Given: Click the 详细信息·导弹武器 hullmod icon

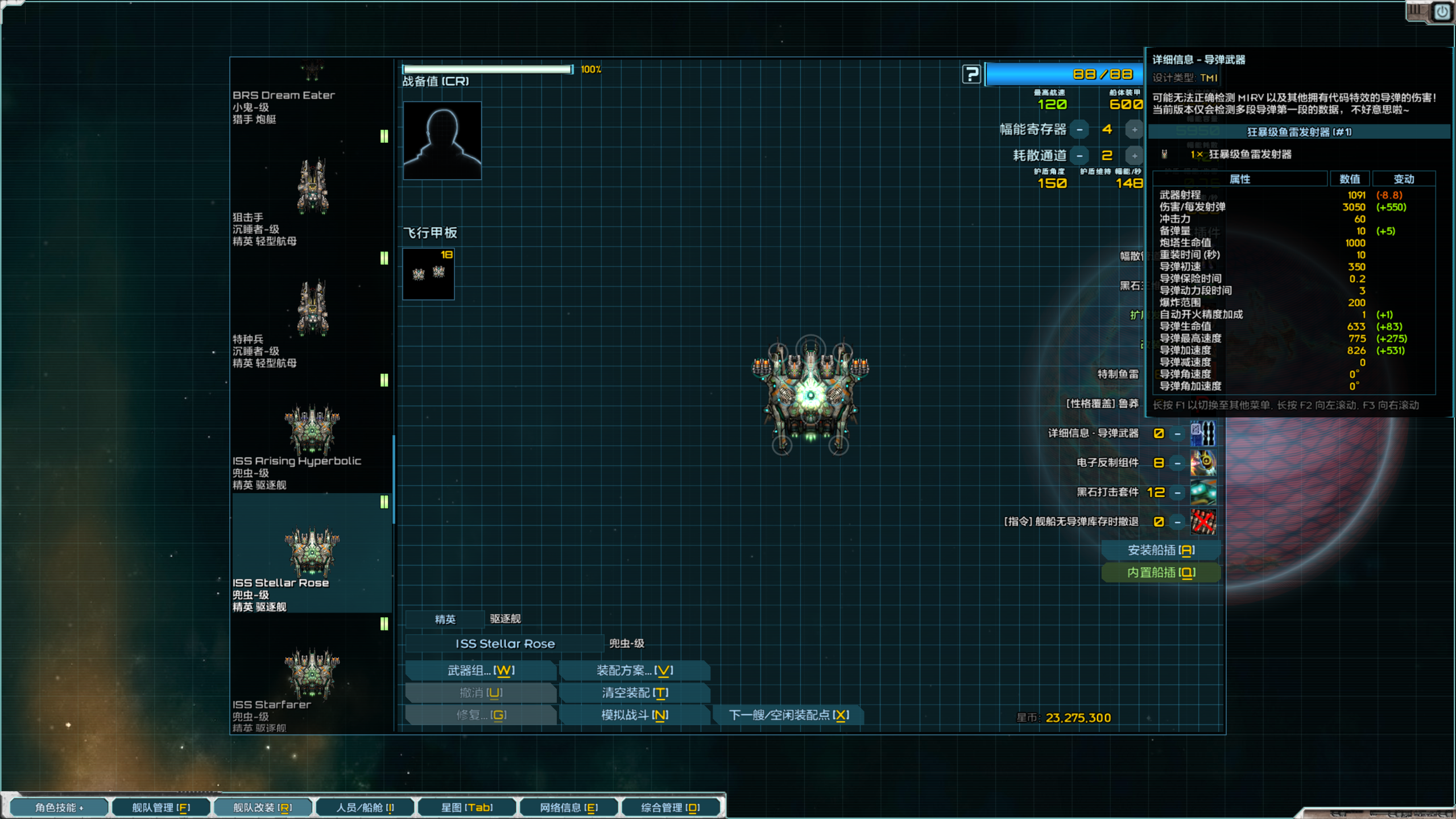Looking at the screenshot, I should point(1202,433).
